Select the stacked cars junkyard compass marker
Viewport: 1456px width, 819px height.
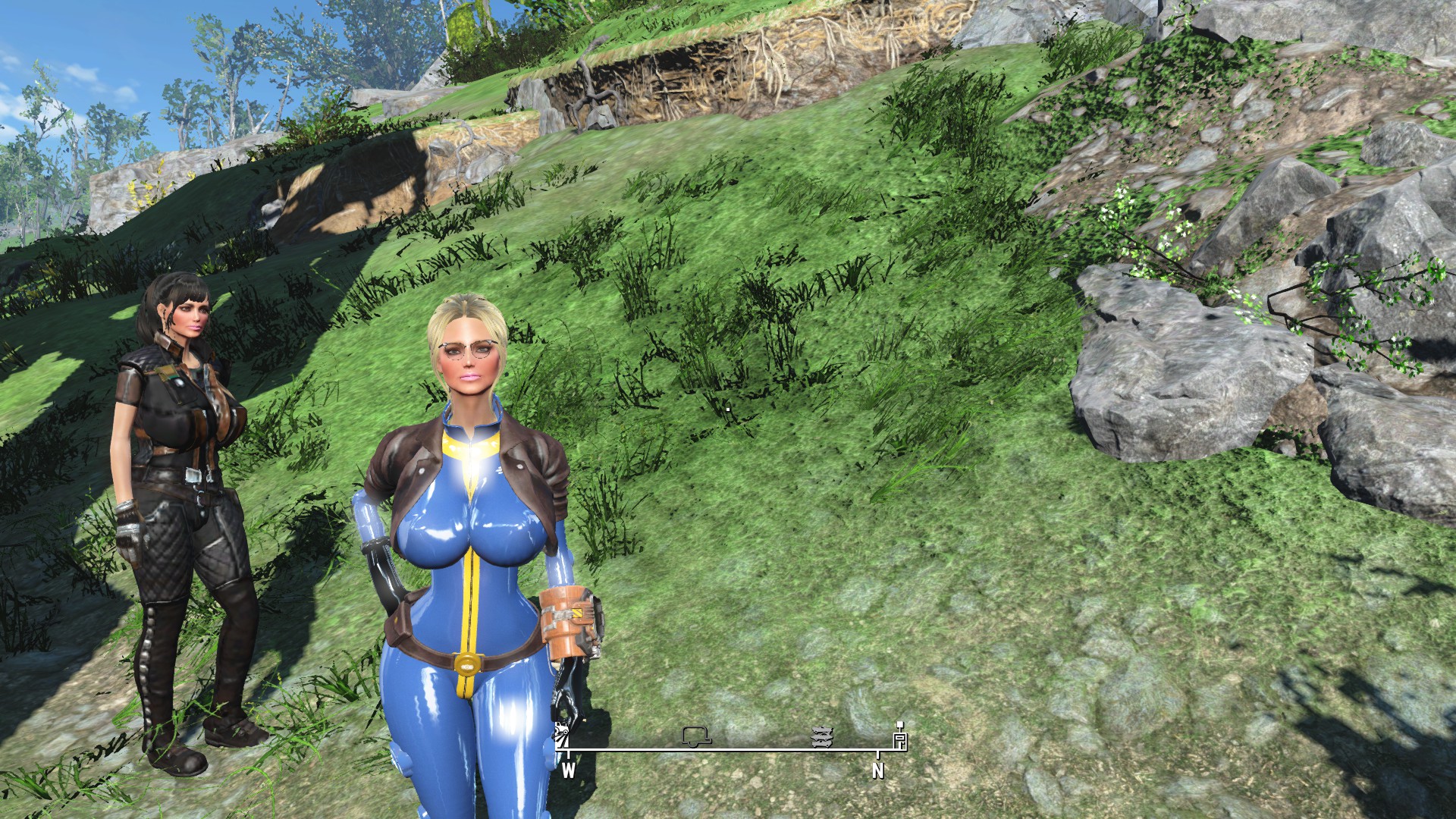click(823, 736)
